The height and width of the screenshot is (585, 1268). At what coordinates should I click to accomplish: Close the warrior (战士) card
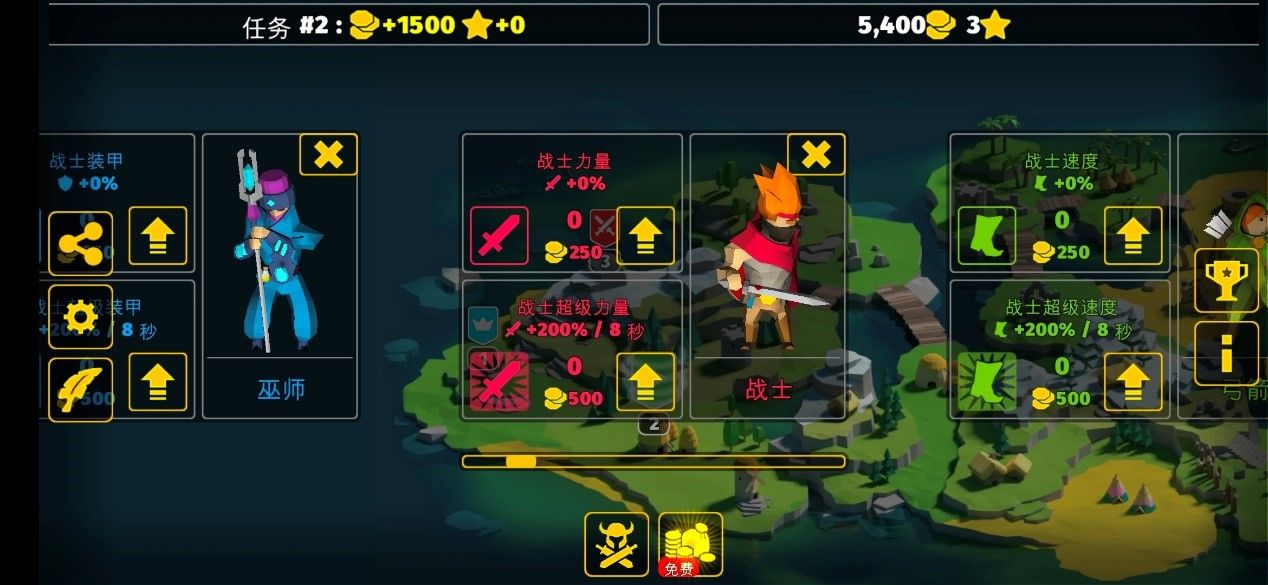click(816, 155)
